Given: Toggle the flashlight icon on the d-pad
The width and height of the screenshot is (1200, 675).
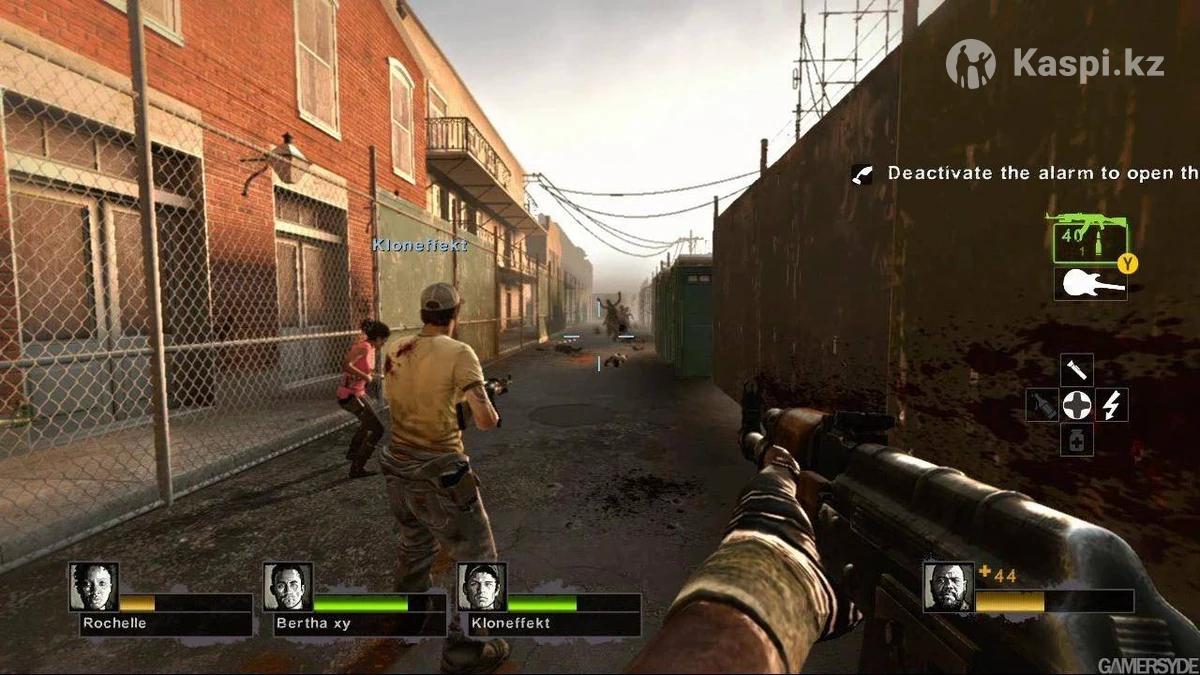Looking at the screenshot, I should click(1077, 369).
